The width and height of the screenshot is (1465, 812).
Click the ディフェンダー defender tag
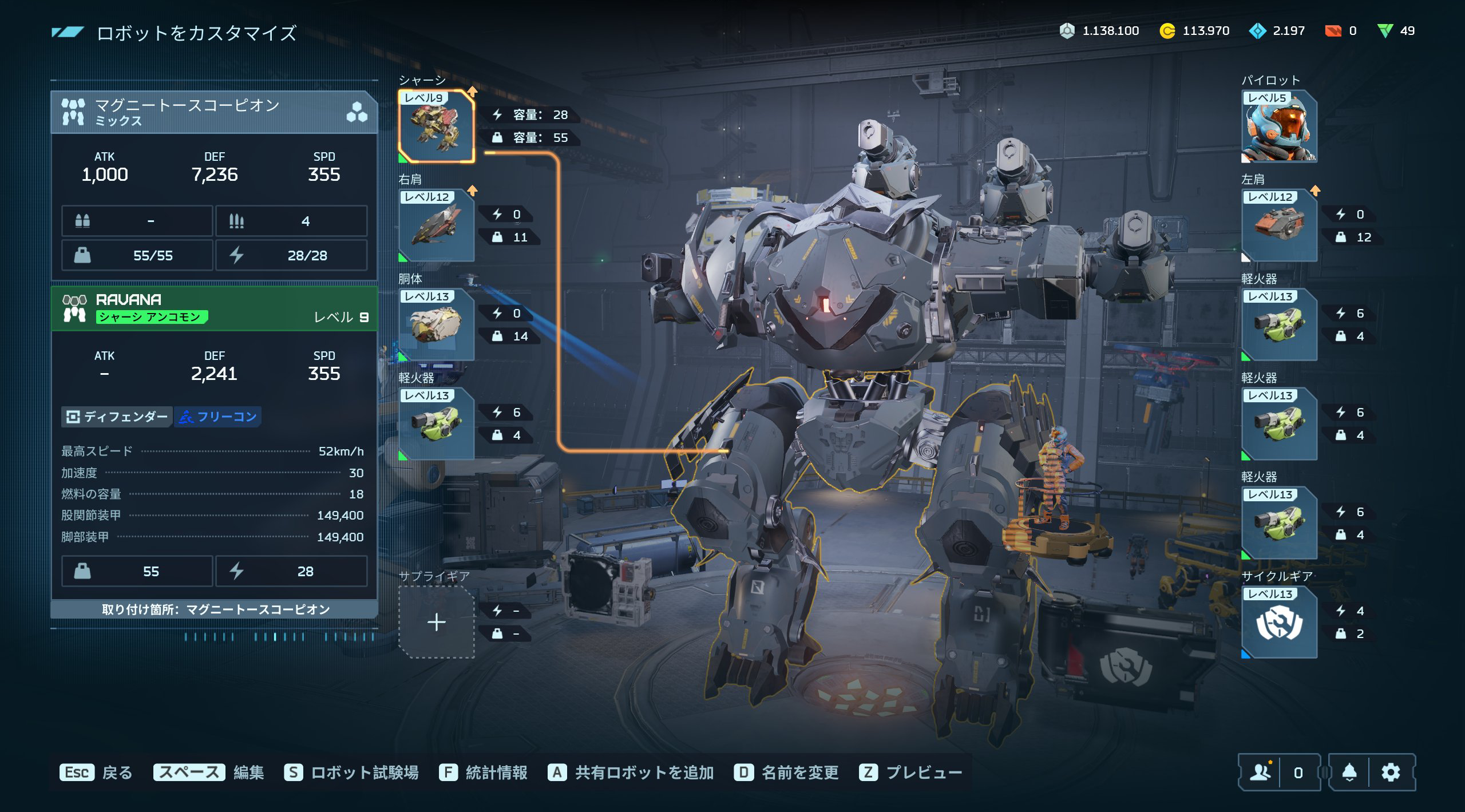(x=117, y=417)
